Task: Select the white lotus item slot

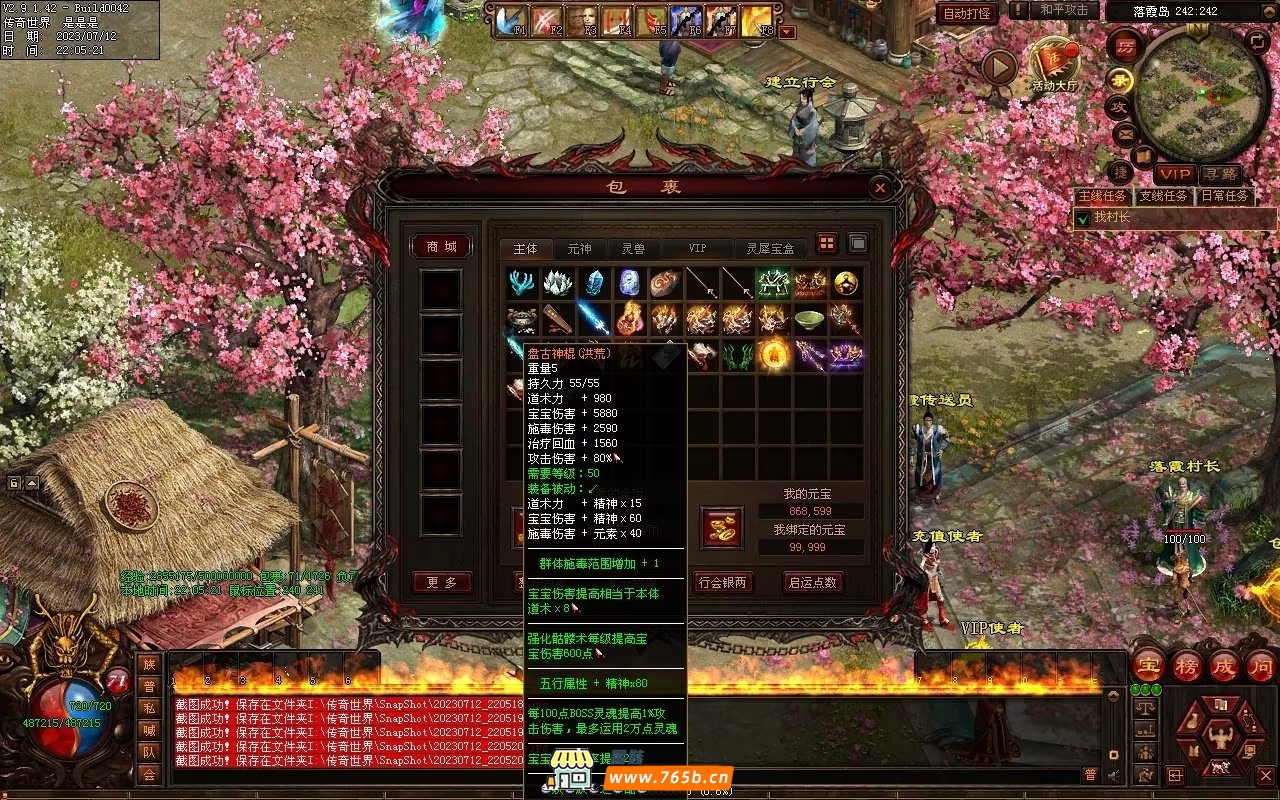Action: 558,283
